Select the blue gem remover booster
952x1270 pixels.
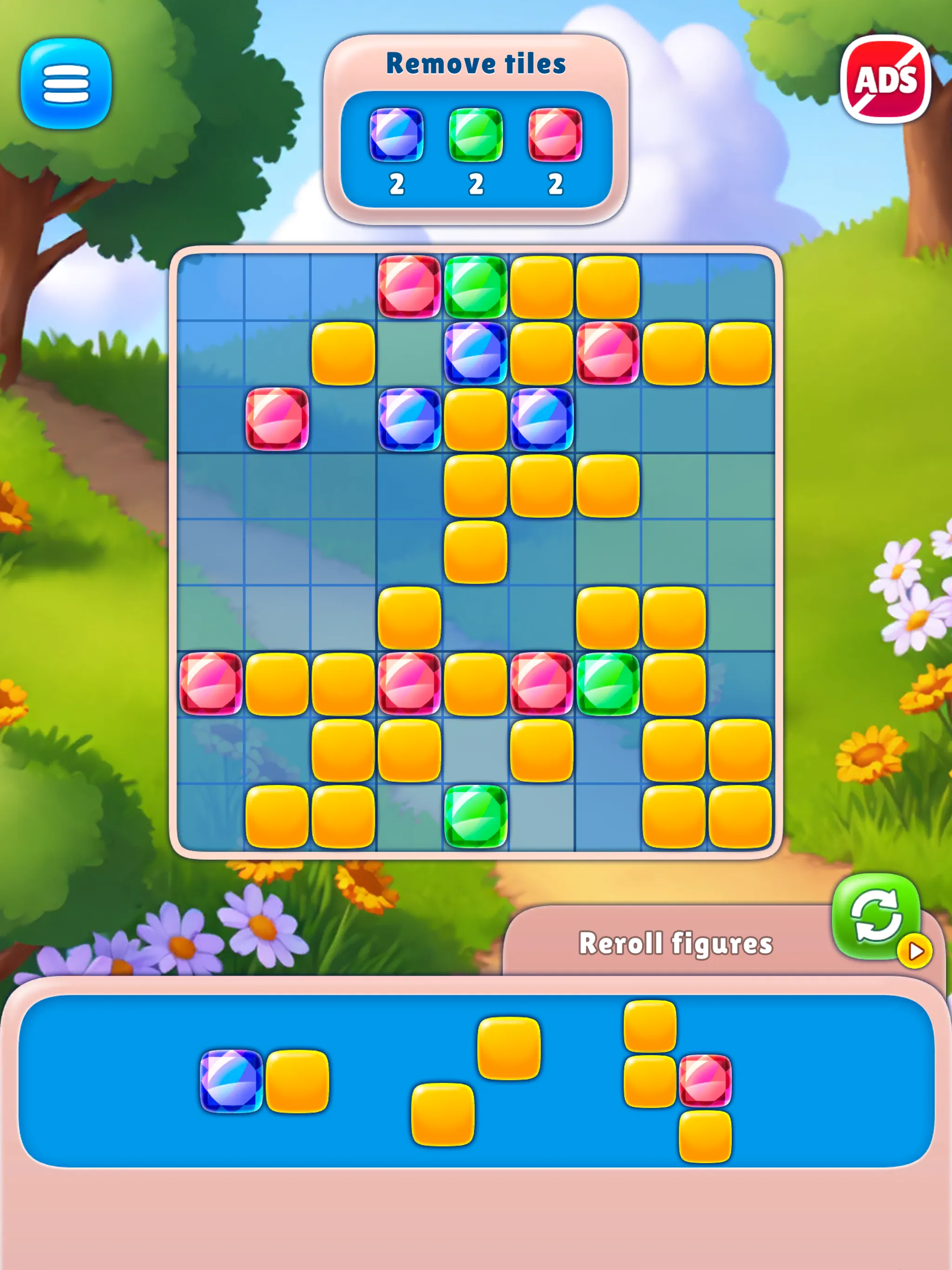click(x=398, y=136)
